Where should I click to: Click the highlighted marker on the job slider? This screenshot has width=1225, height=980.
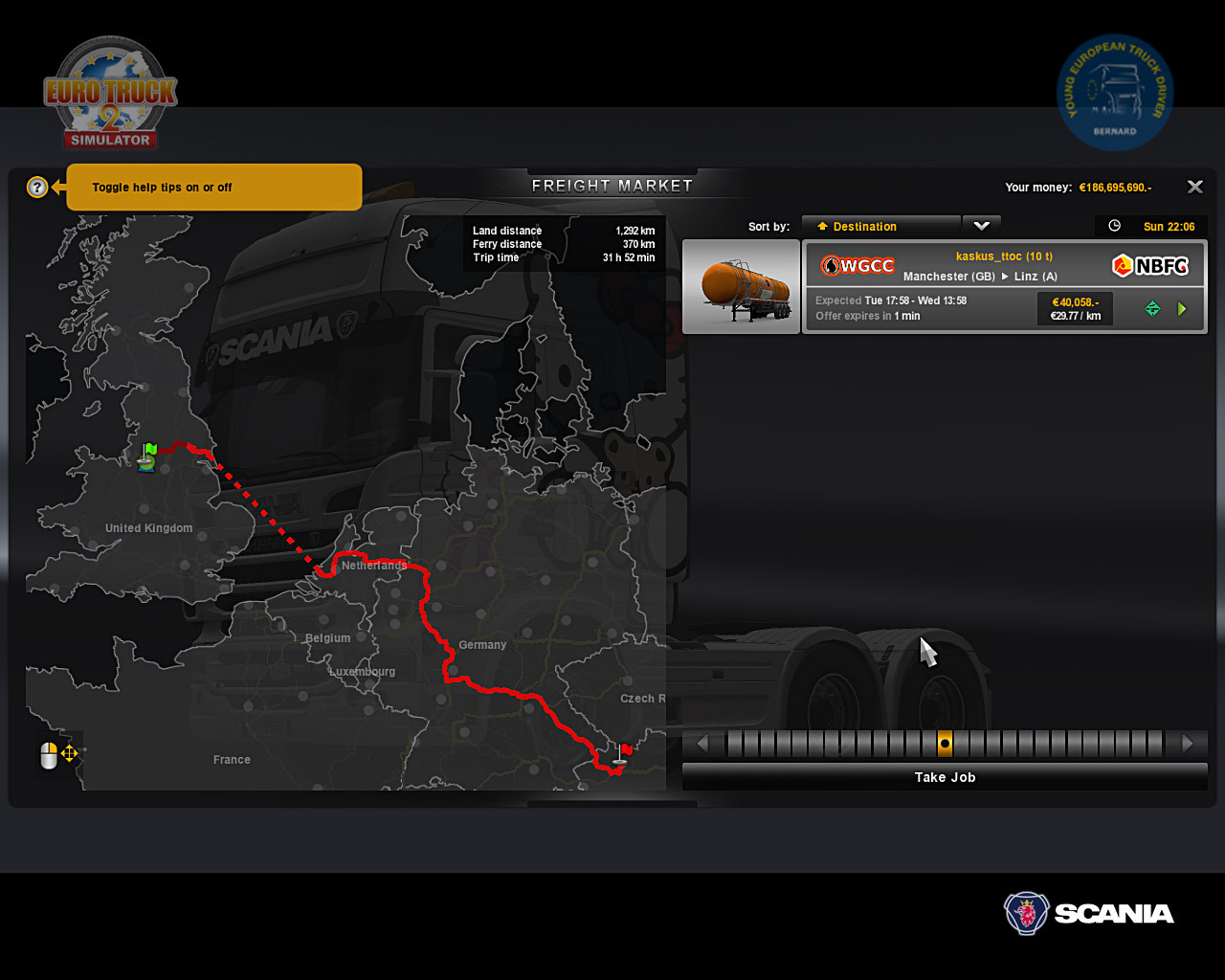coord(945,743)
